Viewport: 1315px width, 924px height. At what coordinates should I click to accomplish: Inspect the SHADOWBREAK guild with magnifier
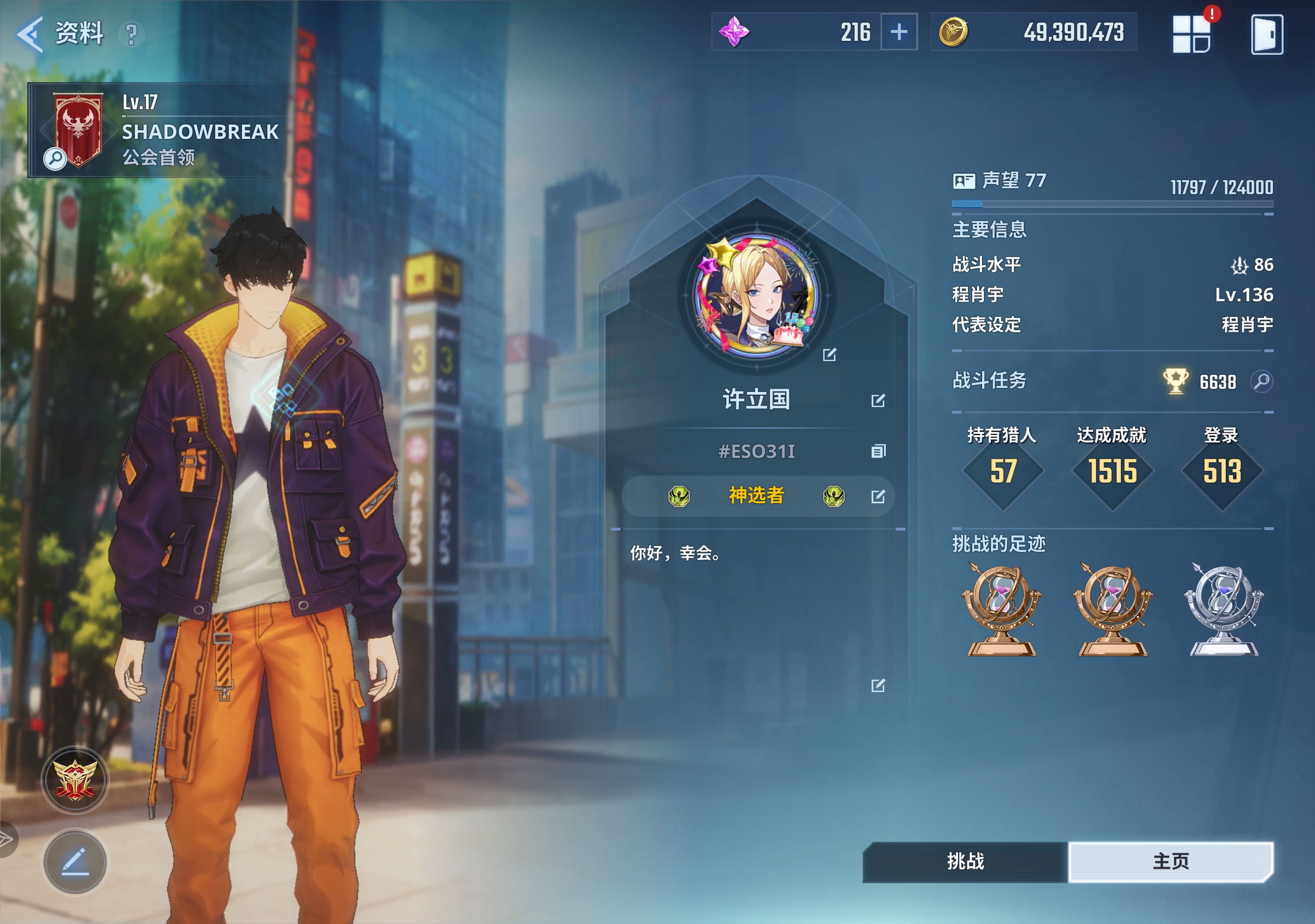[x=55, y=158]
